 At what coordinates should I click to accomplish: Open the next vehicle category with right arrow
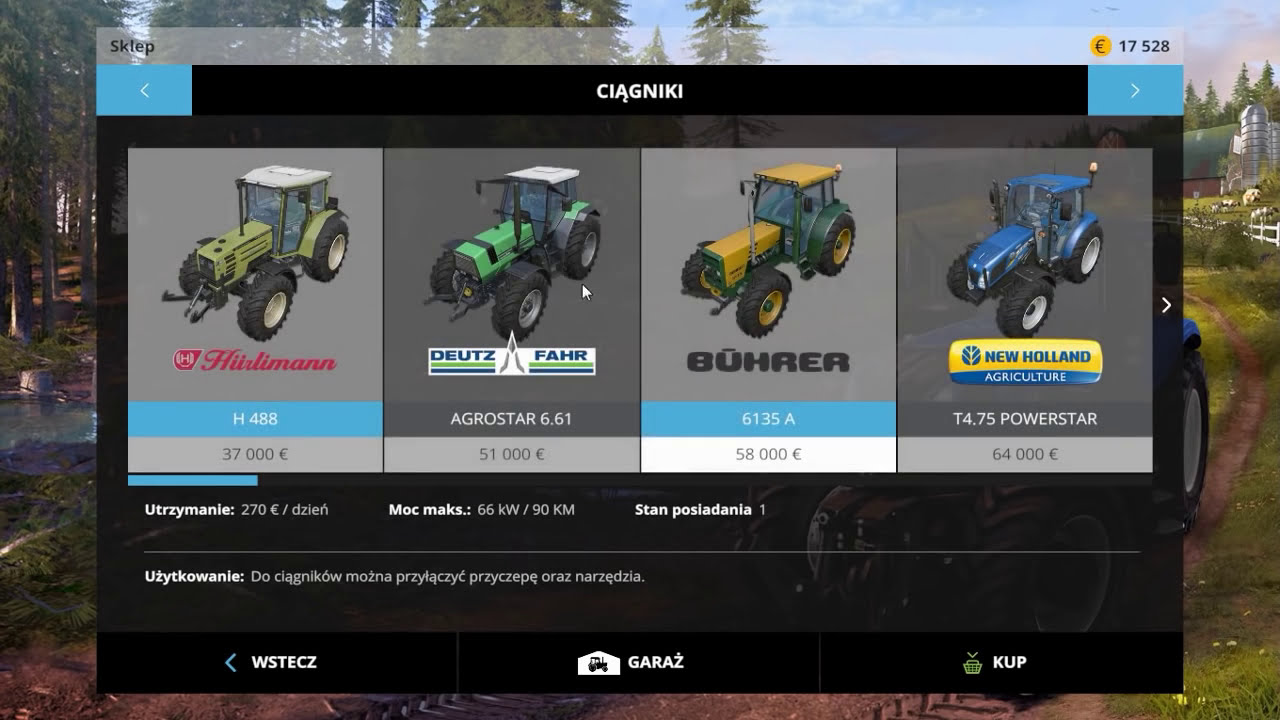pyautogui.click(x=1135, y=90)
